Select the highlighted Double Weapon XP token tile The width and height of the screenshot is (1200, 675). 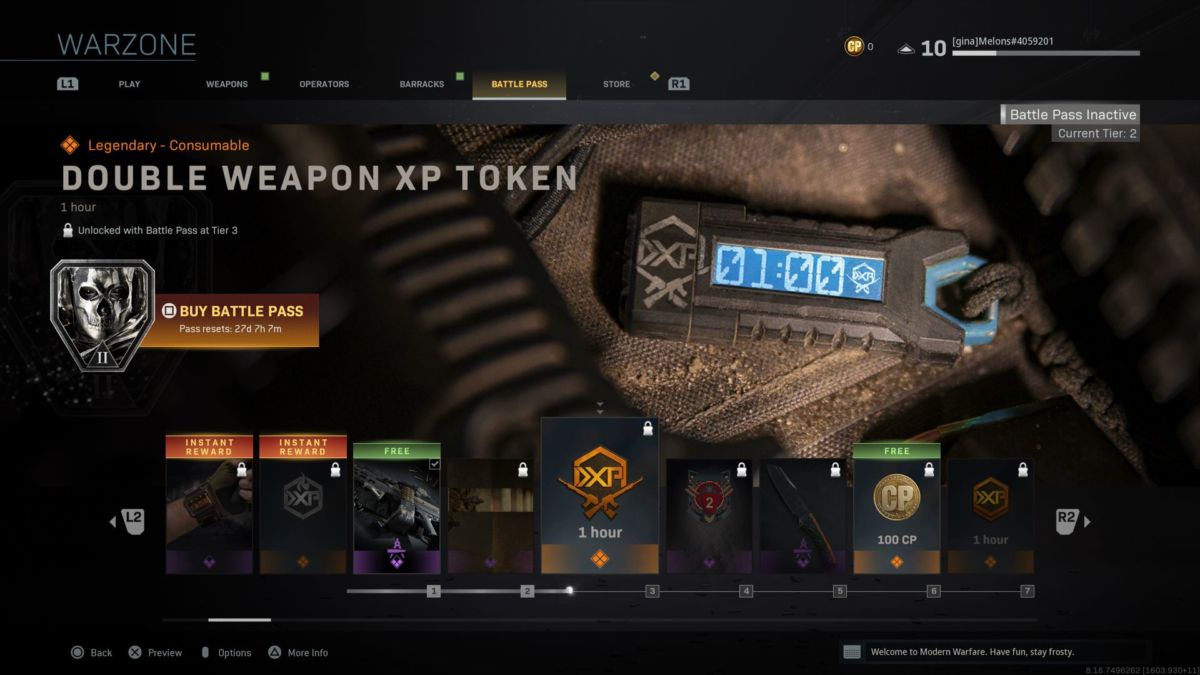(x=600, y=497)
